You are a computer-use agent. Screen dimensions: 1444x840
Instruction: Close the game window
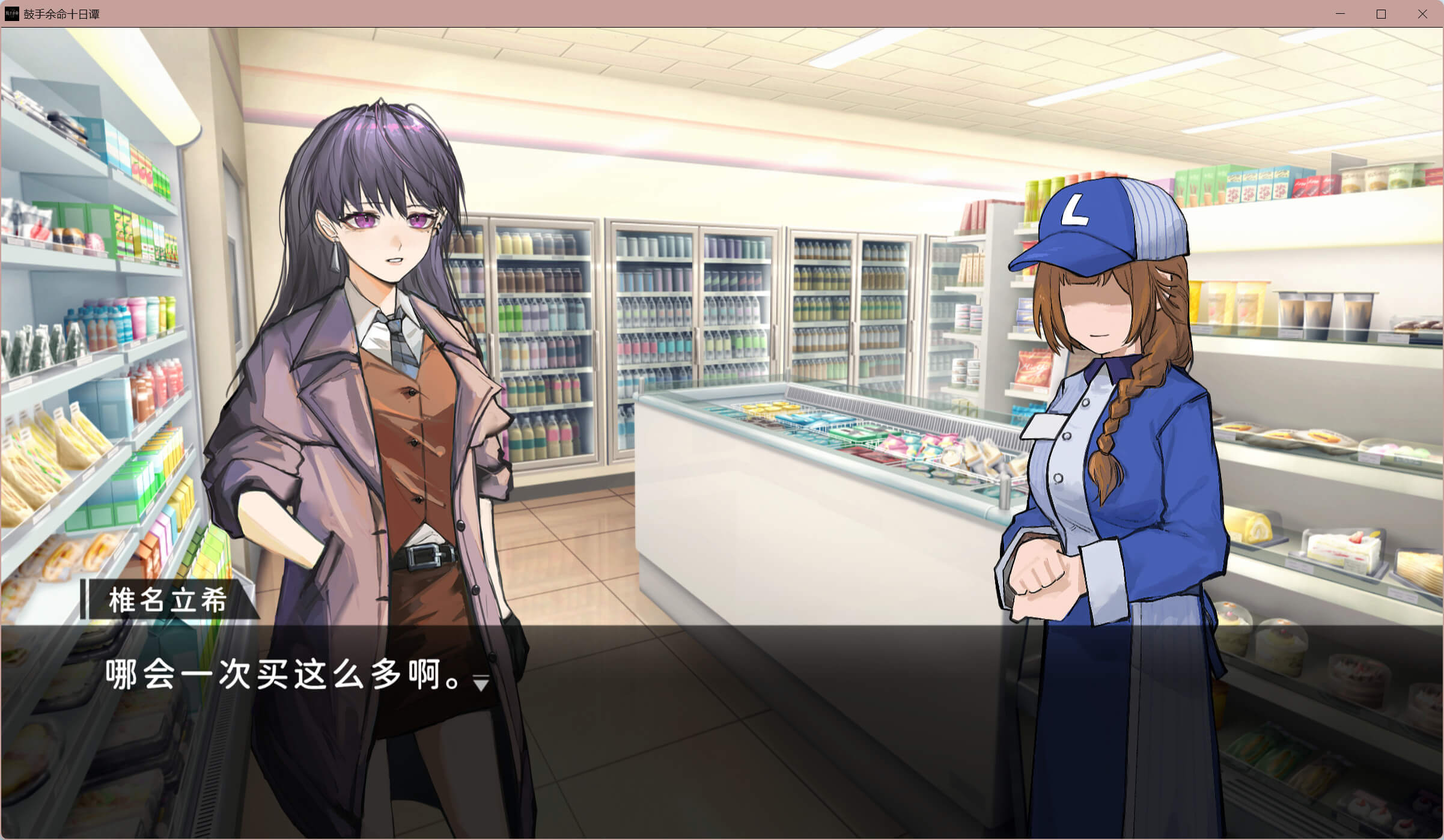pyautogui.click(x=1422, y=14)
